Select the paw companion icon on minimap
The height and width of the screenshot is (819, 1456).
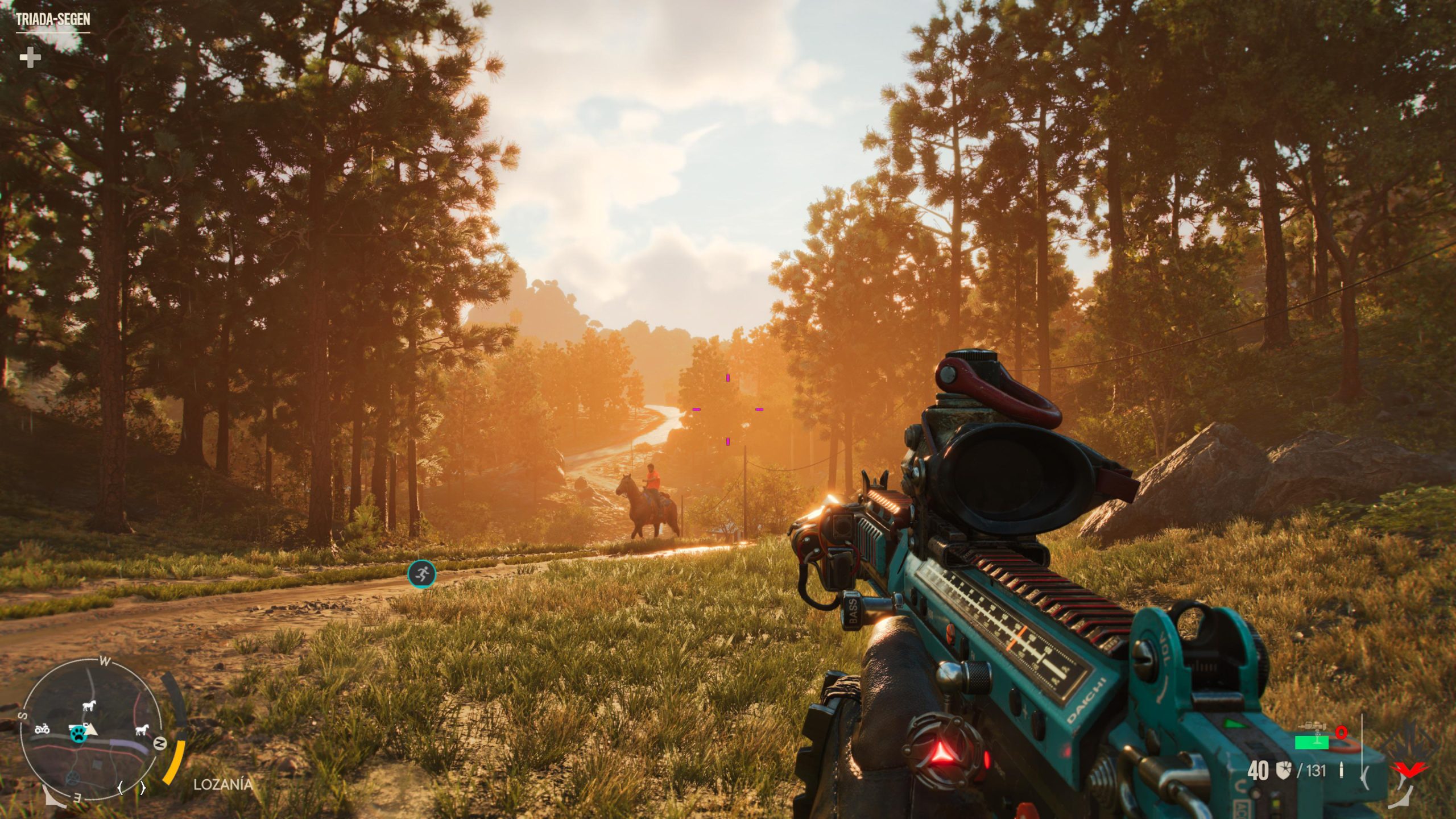tap(79, 735)
